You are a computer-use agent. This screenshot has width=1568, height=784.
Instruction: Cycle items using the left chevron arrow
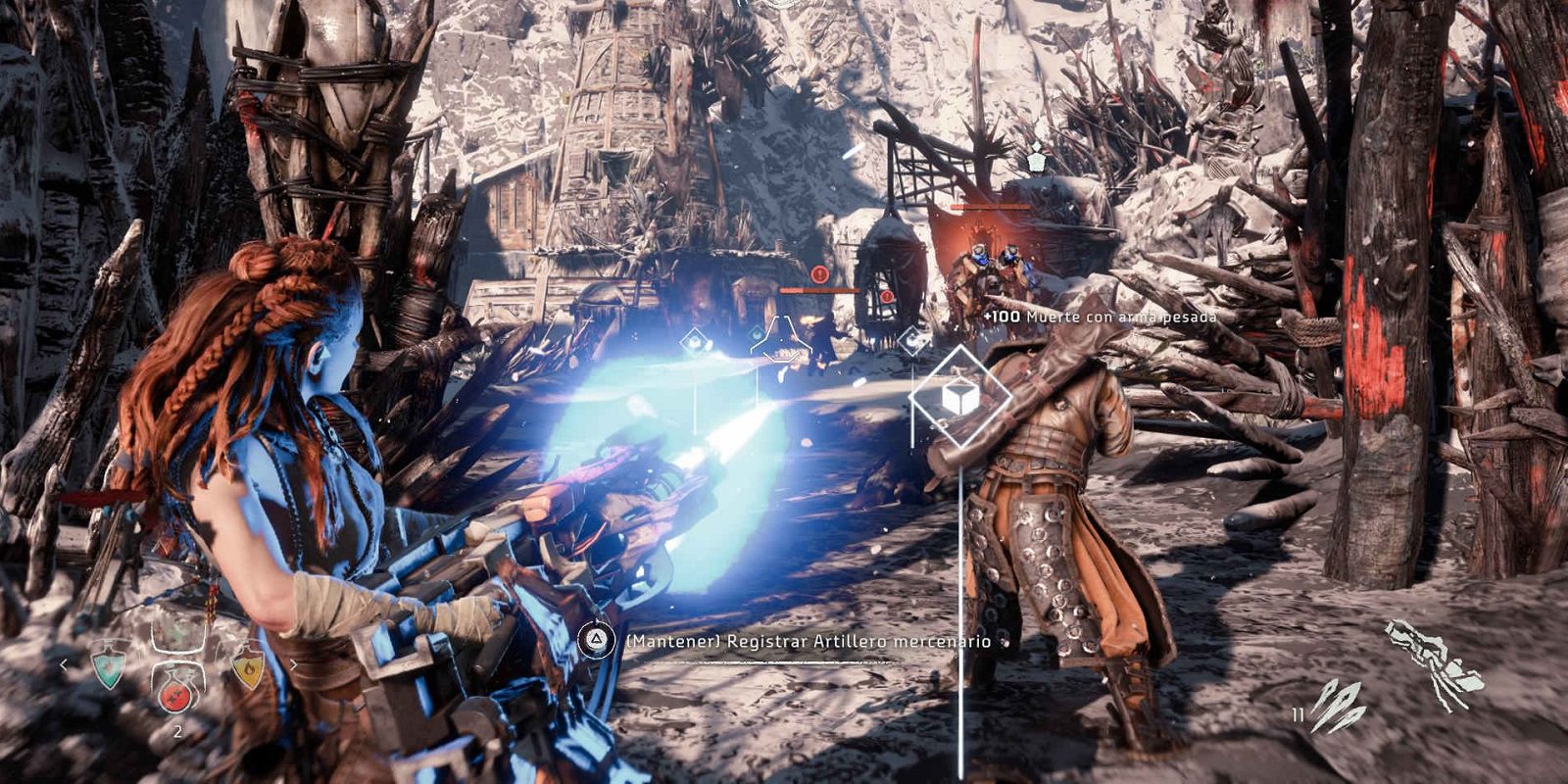tap(64, 664)
